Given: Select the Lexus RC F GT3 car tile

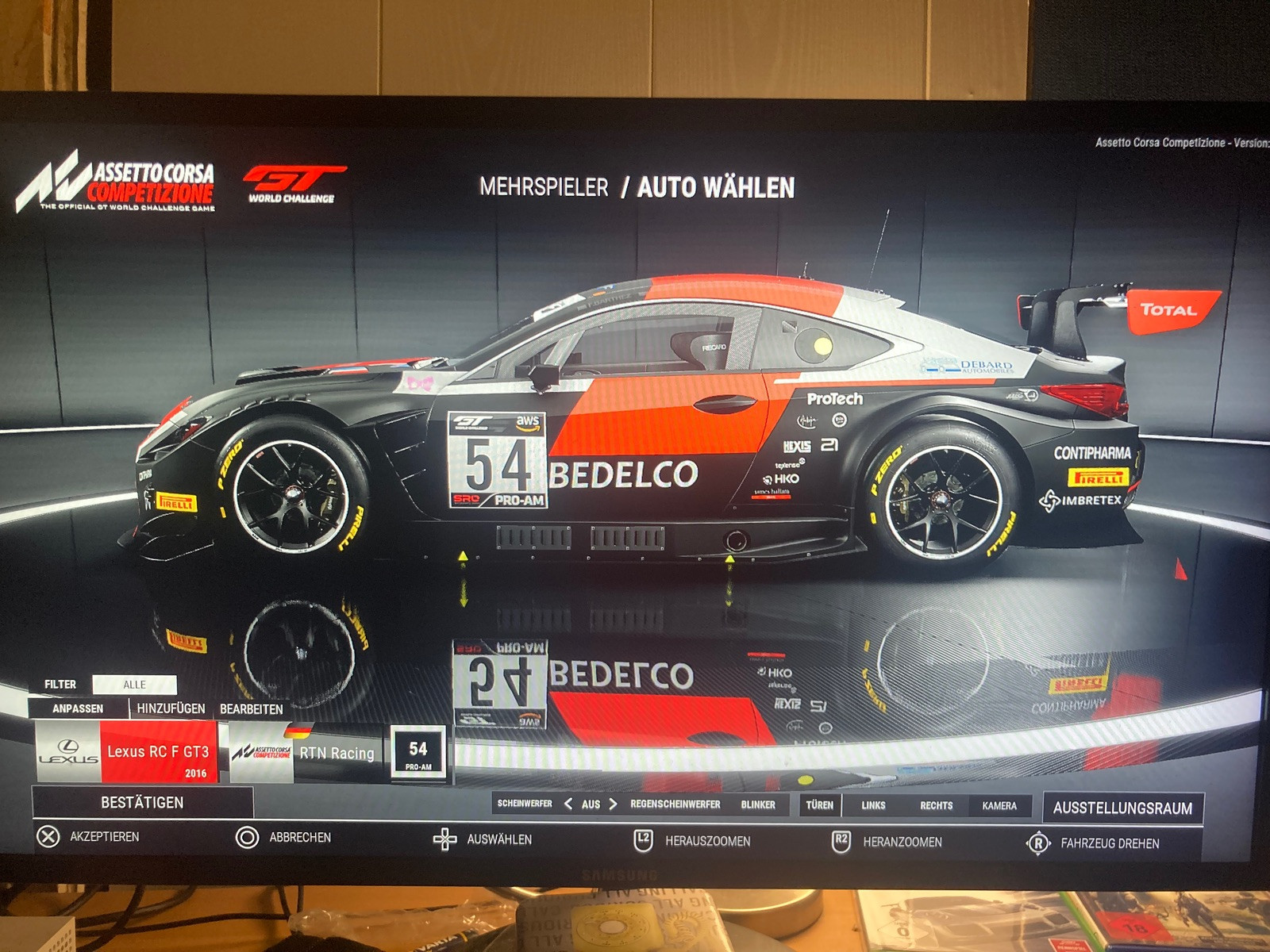Looking at the screenshot, I should coord(127,752).
